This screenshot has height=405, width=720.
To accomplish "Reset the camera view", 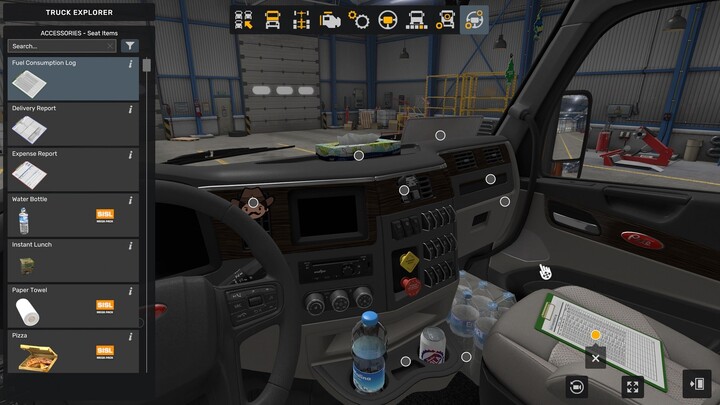I will point(577,386).
